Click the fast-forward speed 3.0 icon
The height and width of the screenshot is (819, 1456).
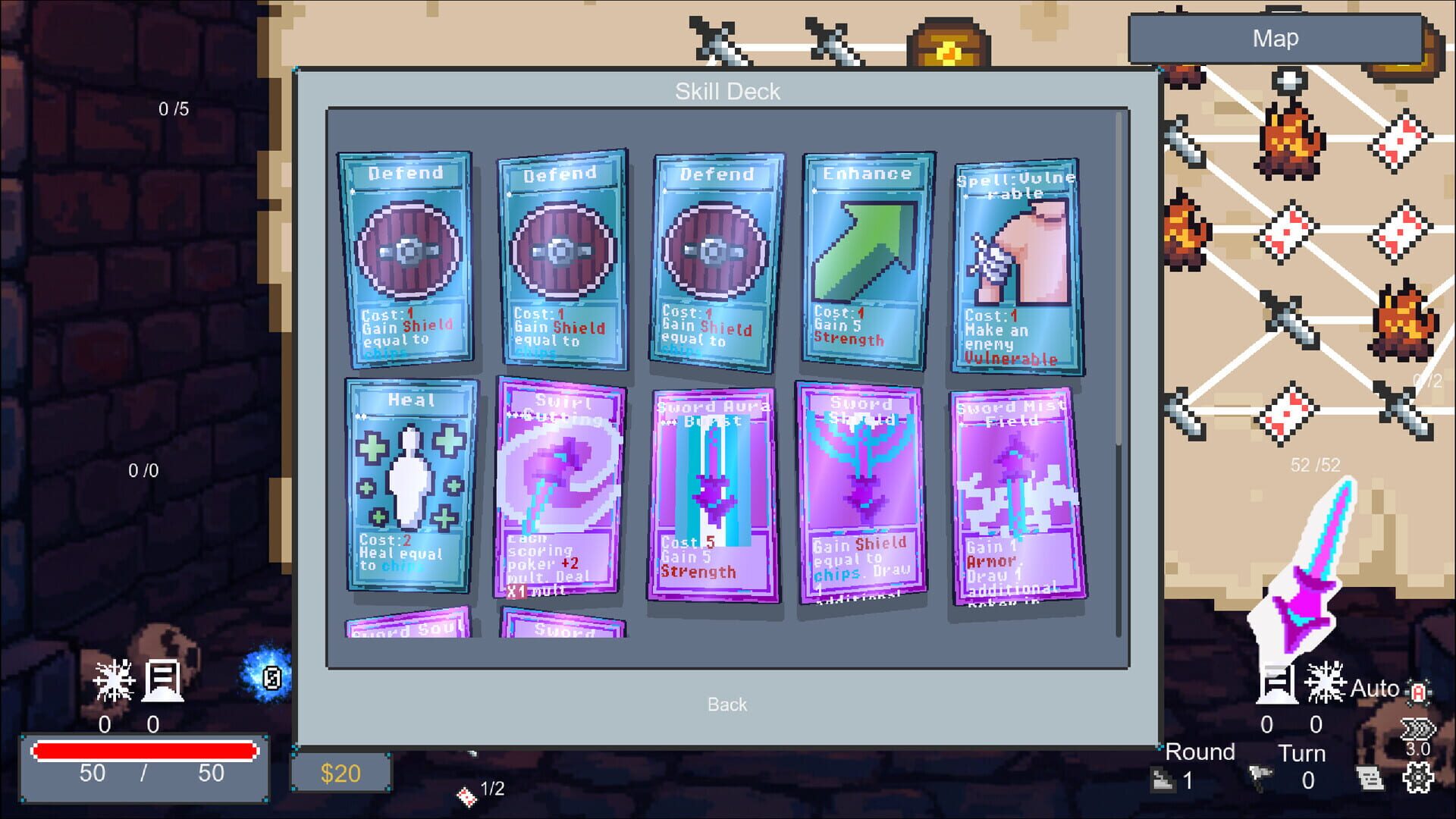(1417, 729)
